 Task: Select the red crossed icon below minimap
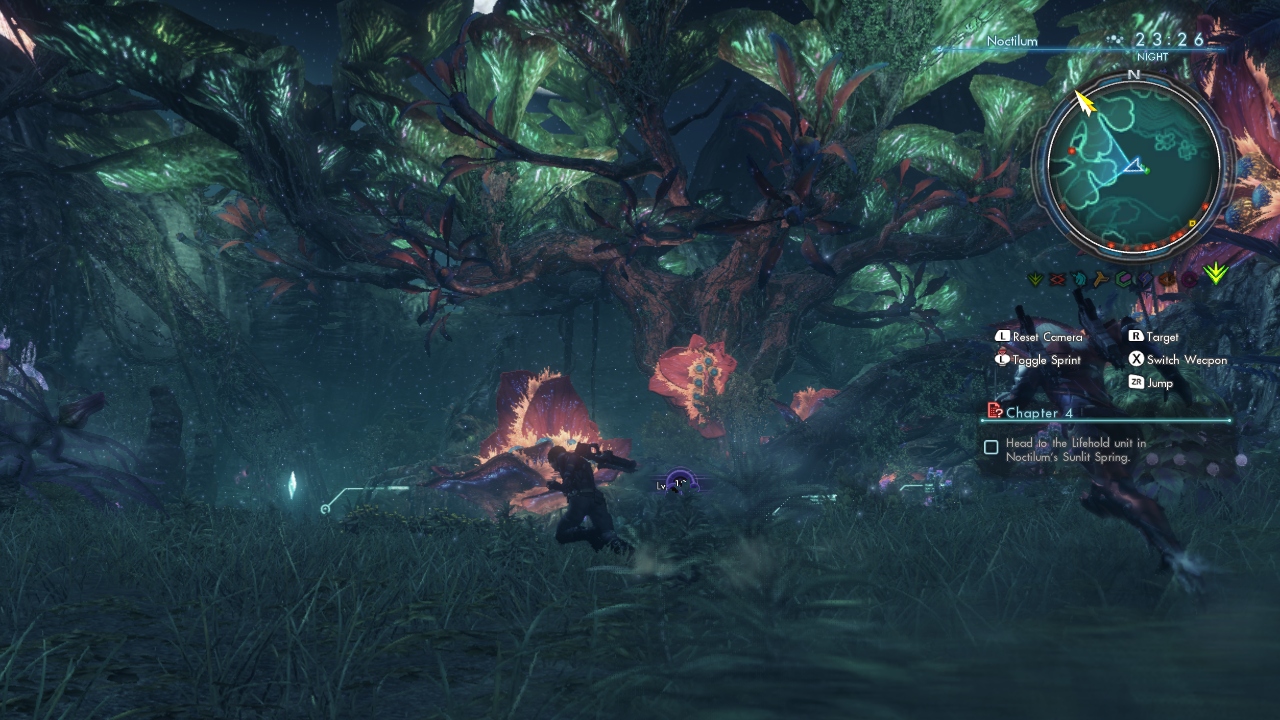point(1057,280)
